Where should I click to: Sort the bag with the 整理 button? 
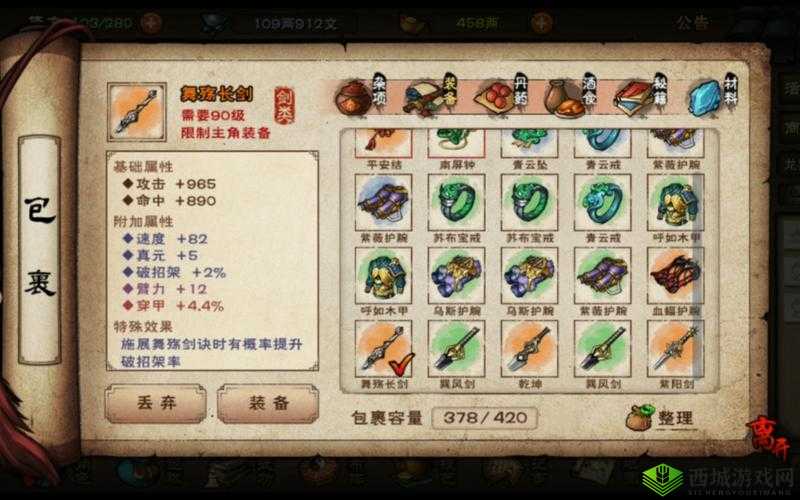coord(662,418)
